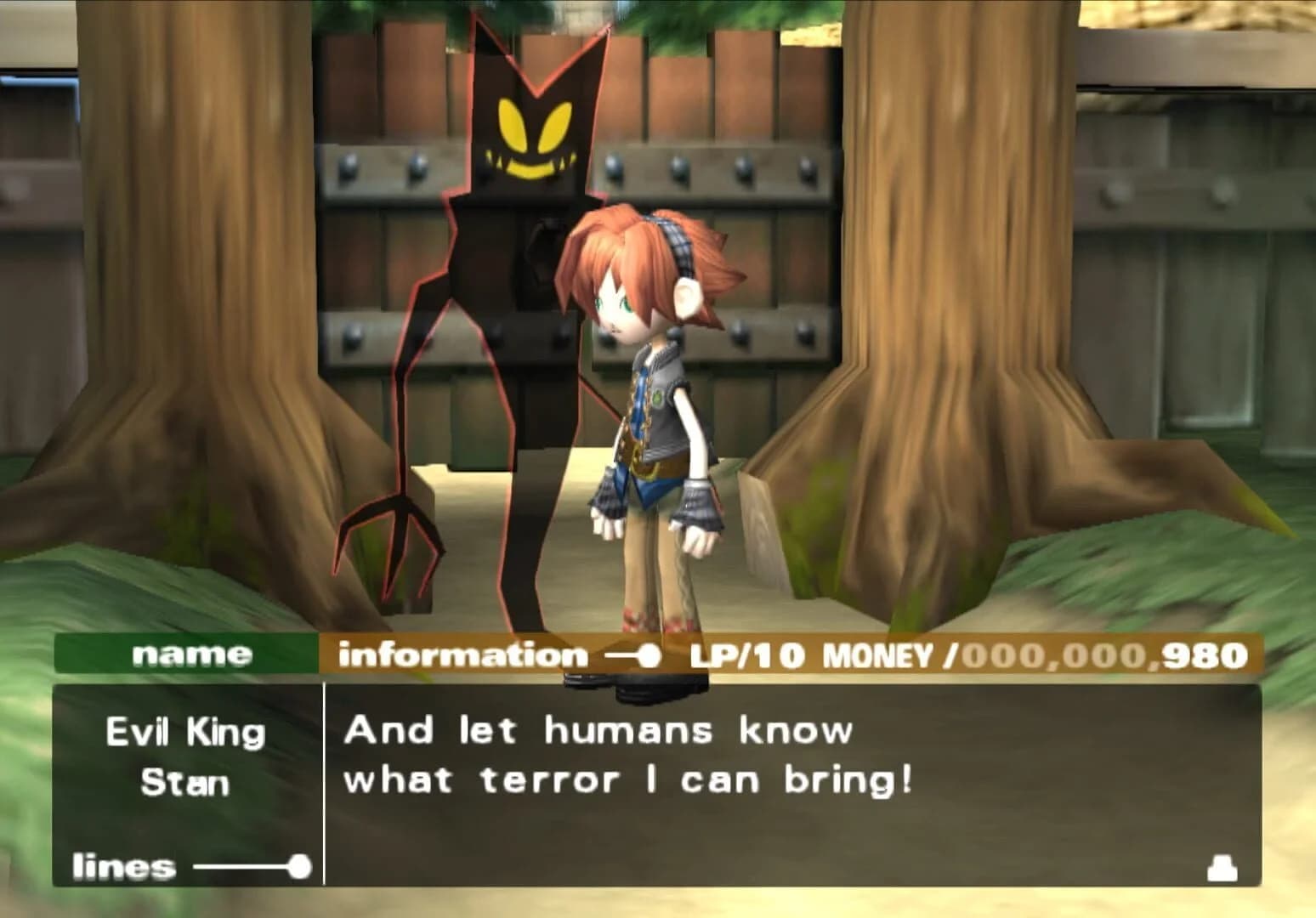
Task: Click the bullet marker beside "information"
Action: (650, 654)
